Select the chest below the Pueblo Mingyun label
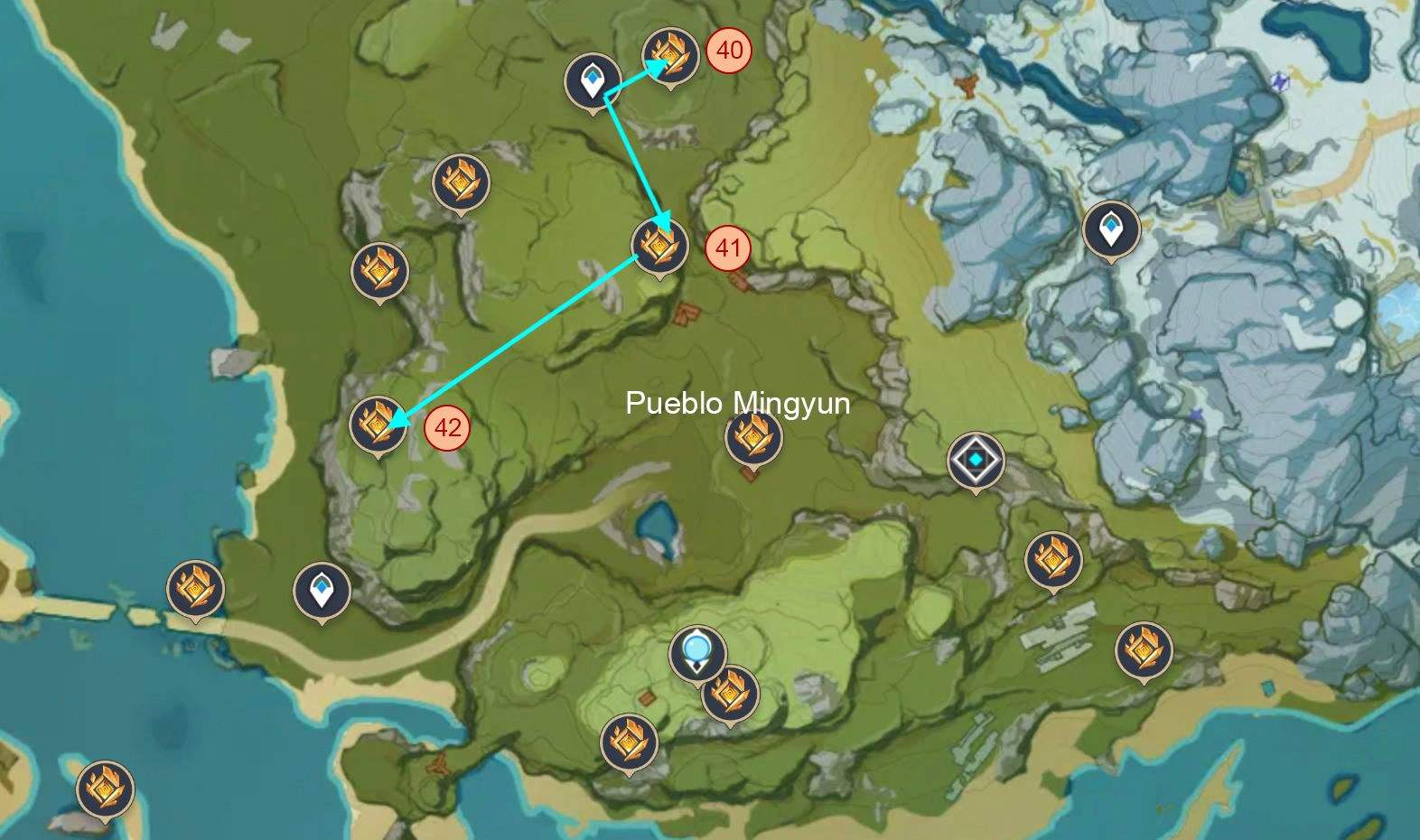 [x=754, y=441]
